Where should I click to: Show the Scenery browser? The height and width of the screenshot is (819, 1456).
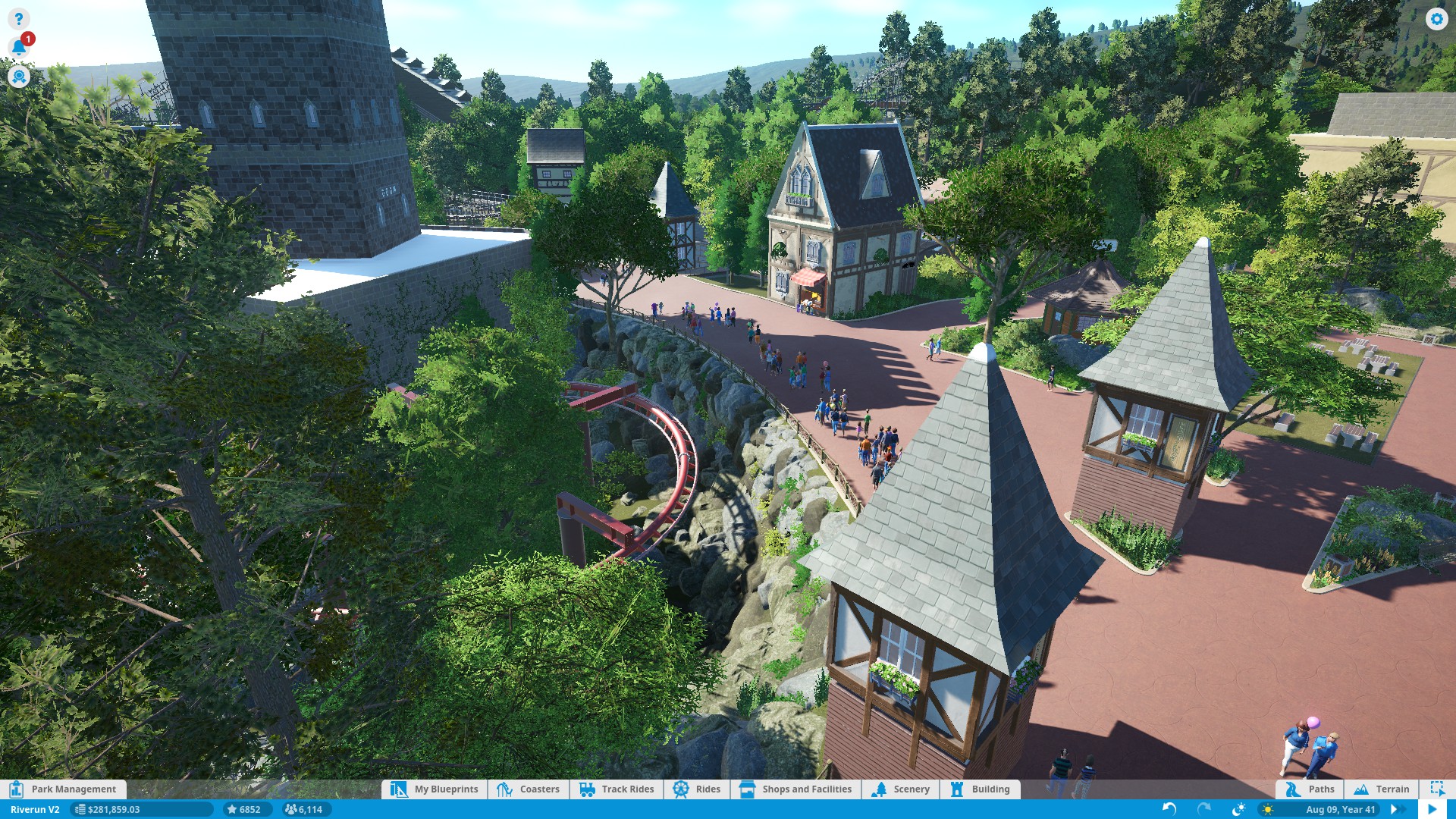coord(901,789)
